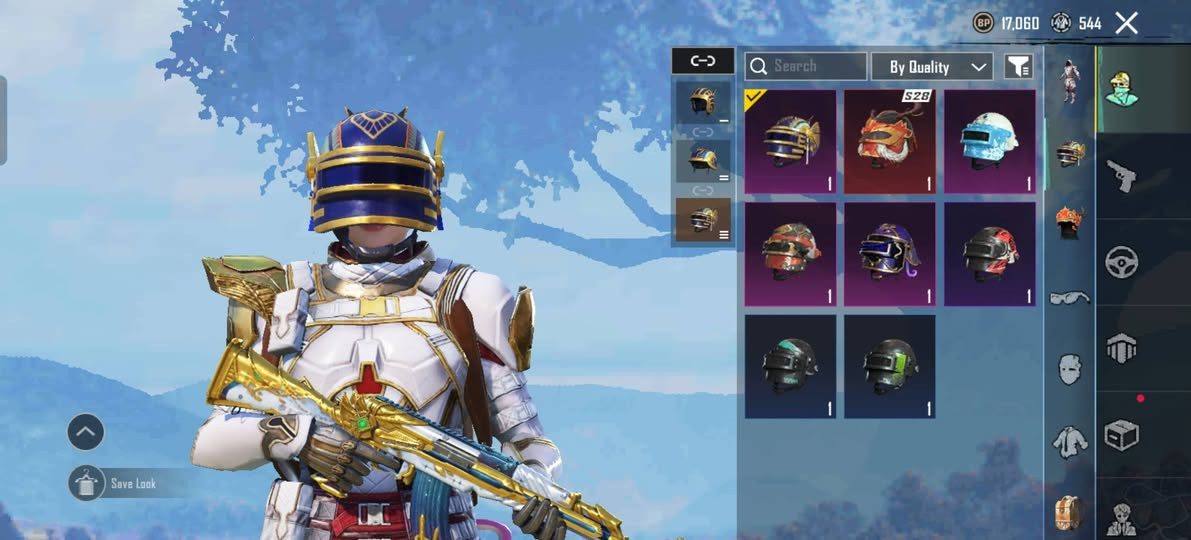Choose the S28 orange samurai helmet

pyautogui.click(x=890, y=141)
